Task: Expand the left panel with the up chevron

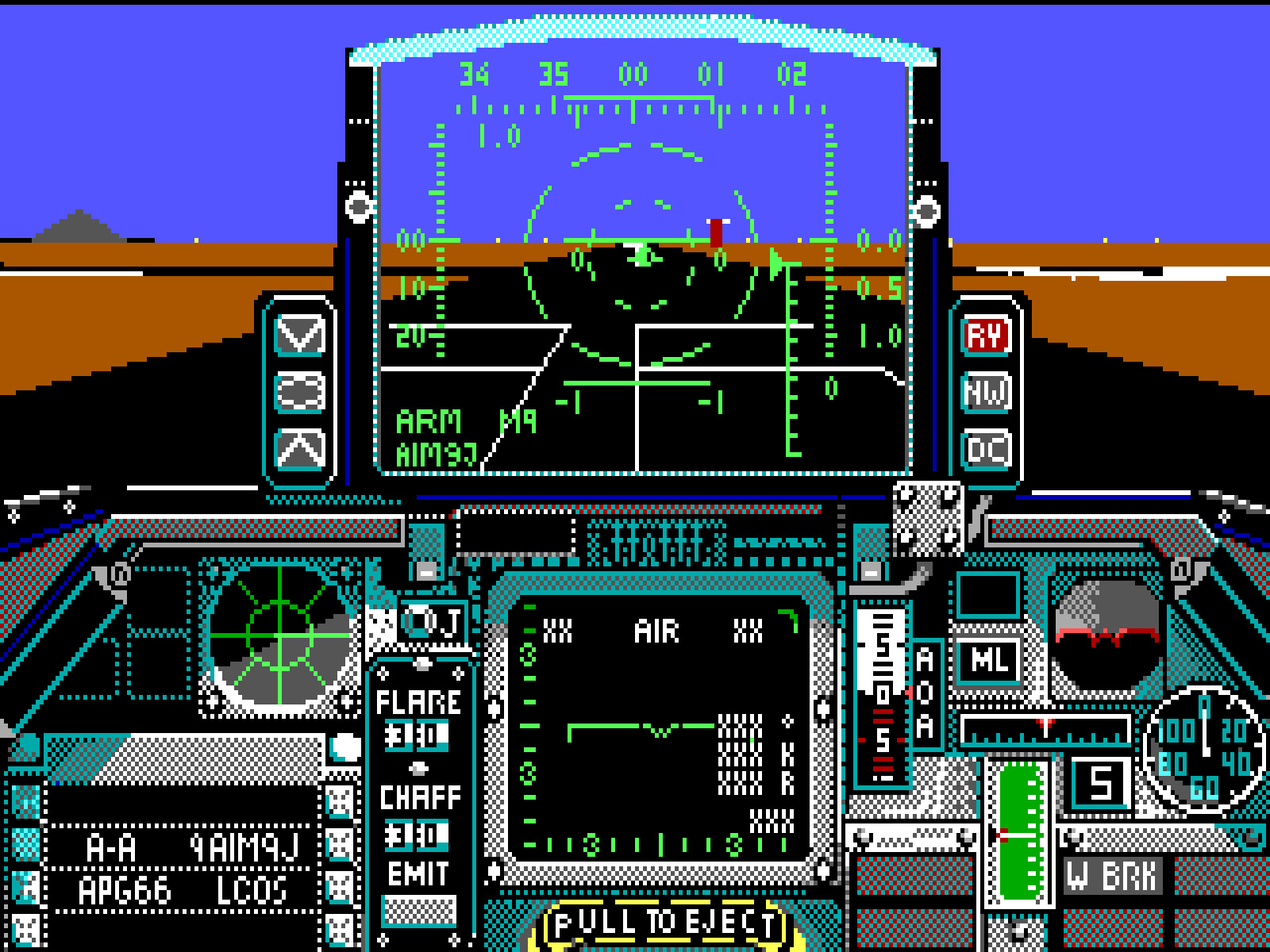Action: pos(300,449)
